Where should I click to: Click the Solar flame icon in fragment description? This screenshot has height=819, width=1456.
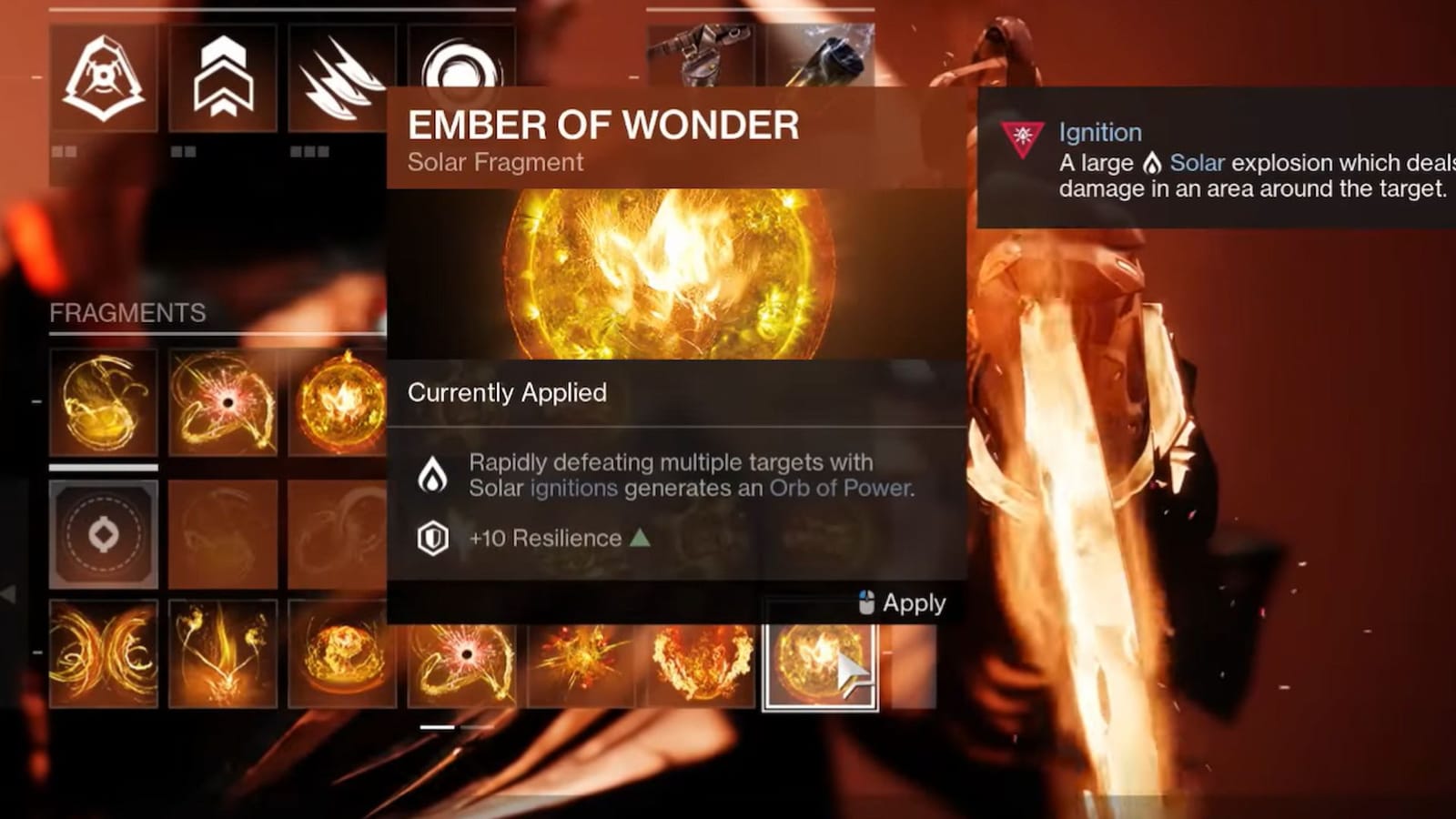coord(432,474)
